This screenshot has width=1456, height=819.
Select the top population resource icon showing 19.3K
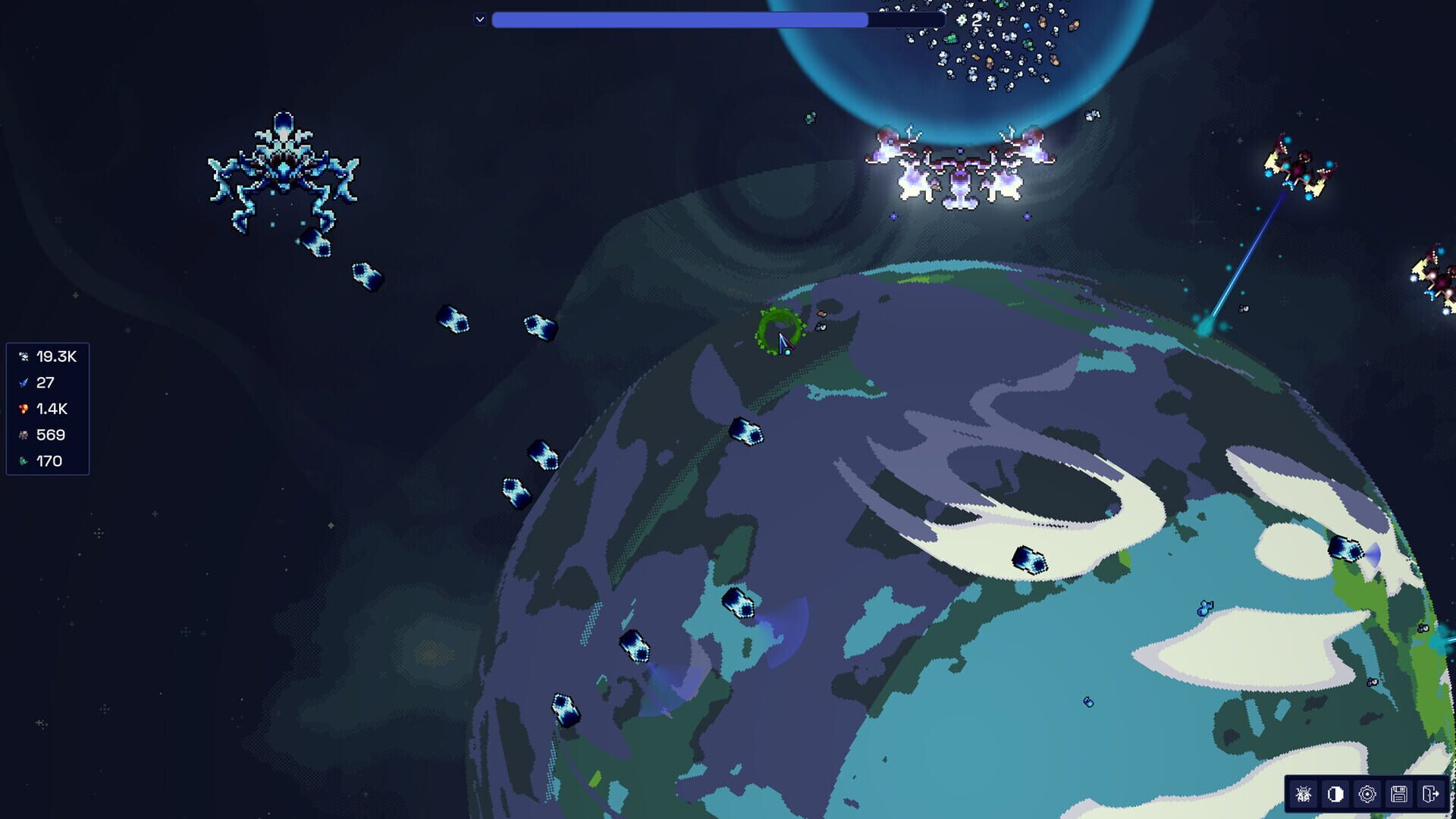[x=24, y=356]
